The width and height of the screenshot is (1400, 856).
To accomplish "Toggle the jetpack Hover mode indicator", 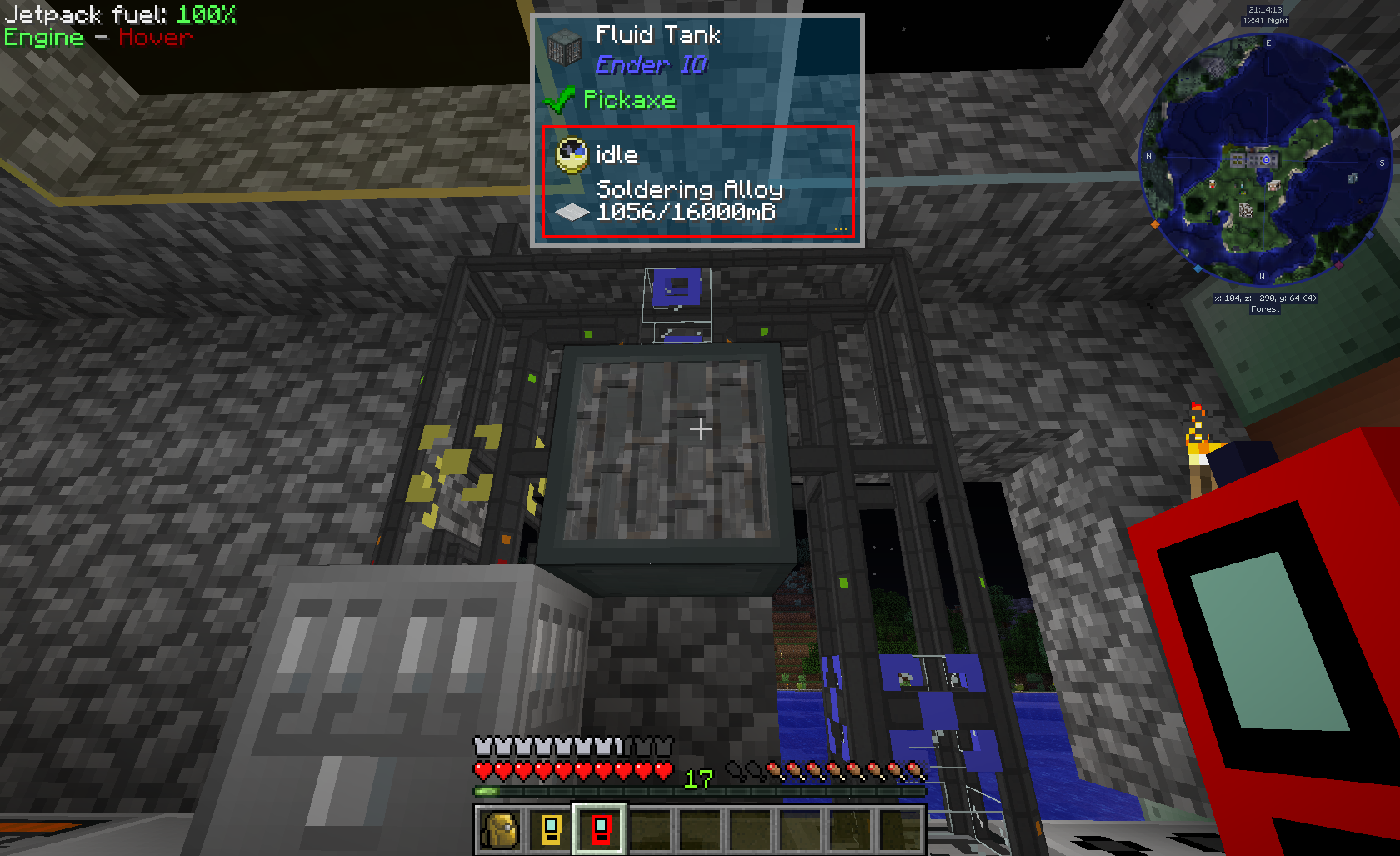I will [155, 38].
